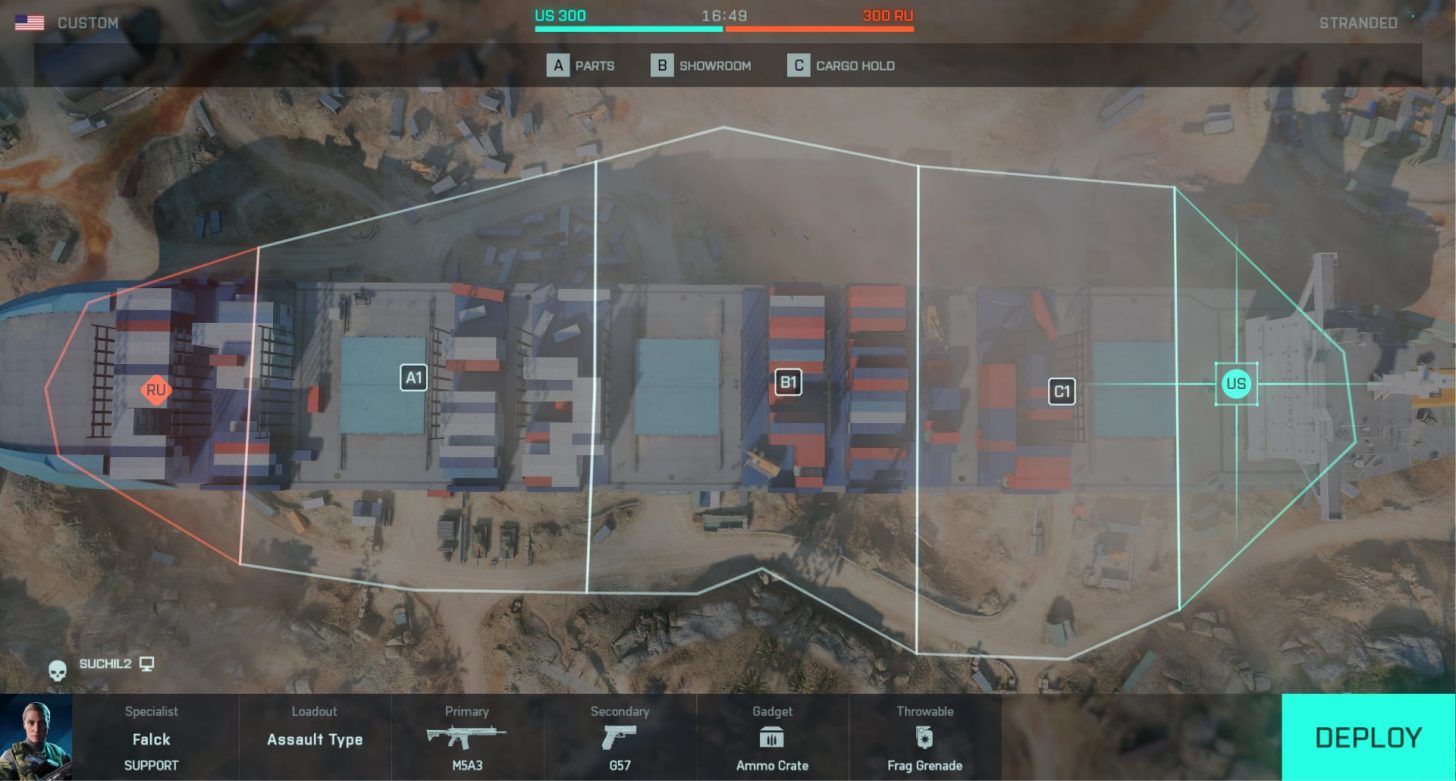1456x781 pixels.
Task: Spawn at the US headquarters marker
Action: (x=1236, y=384)
